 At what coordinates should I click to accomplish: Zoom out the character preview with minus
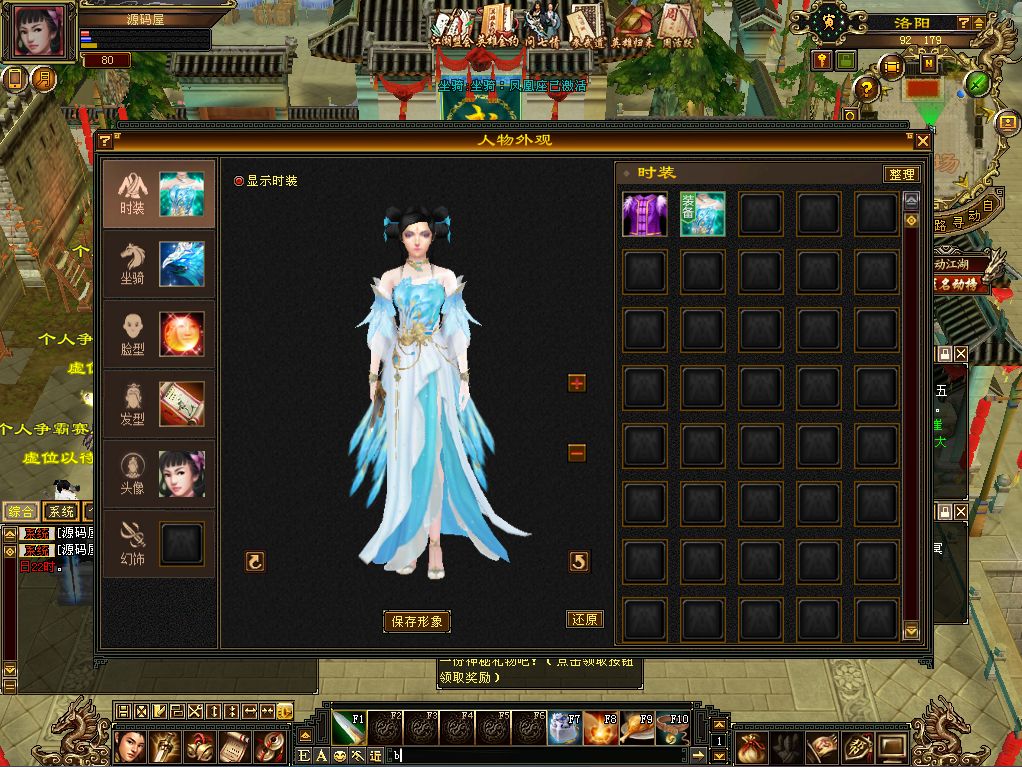point(576,453)
